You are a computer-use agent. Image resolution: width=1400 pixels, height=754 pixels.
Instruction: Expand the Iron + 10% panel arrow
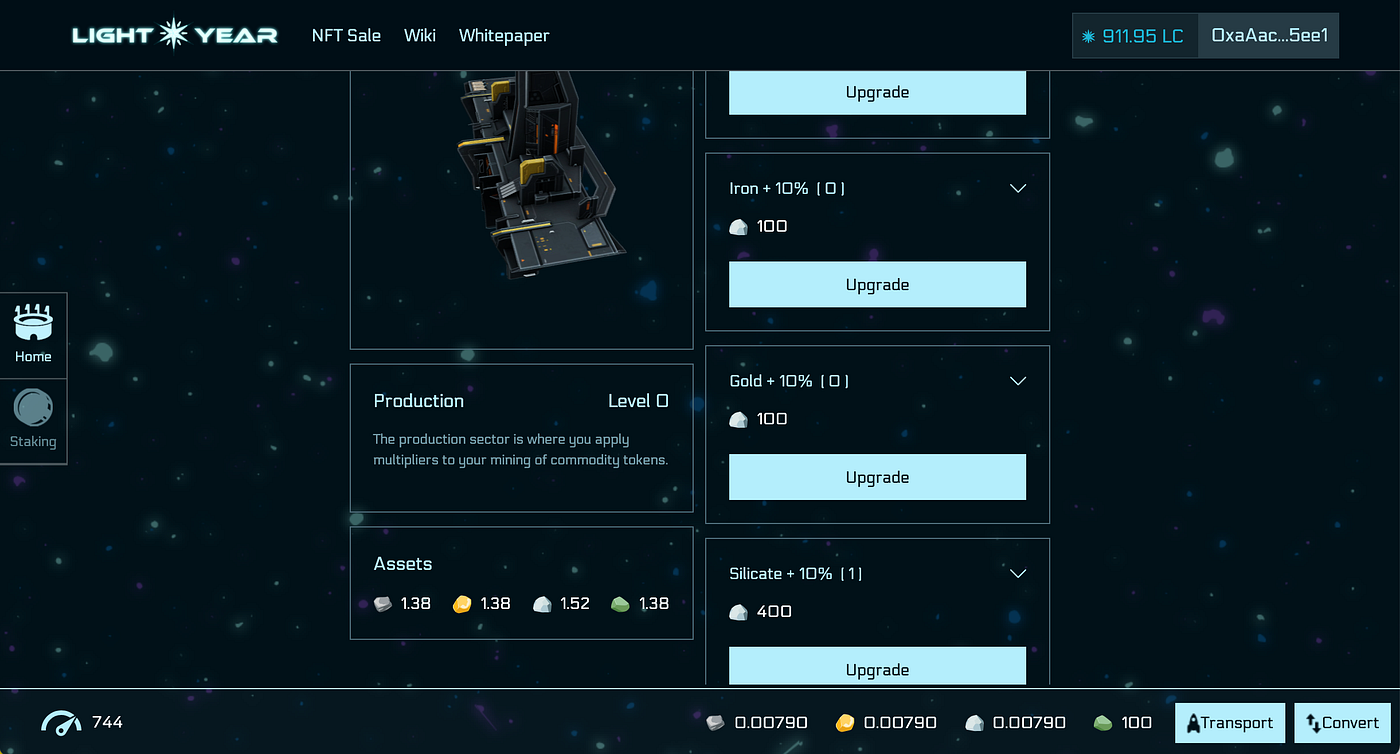pyautogui.click(x=1018, y=188)
